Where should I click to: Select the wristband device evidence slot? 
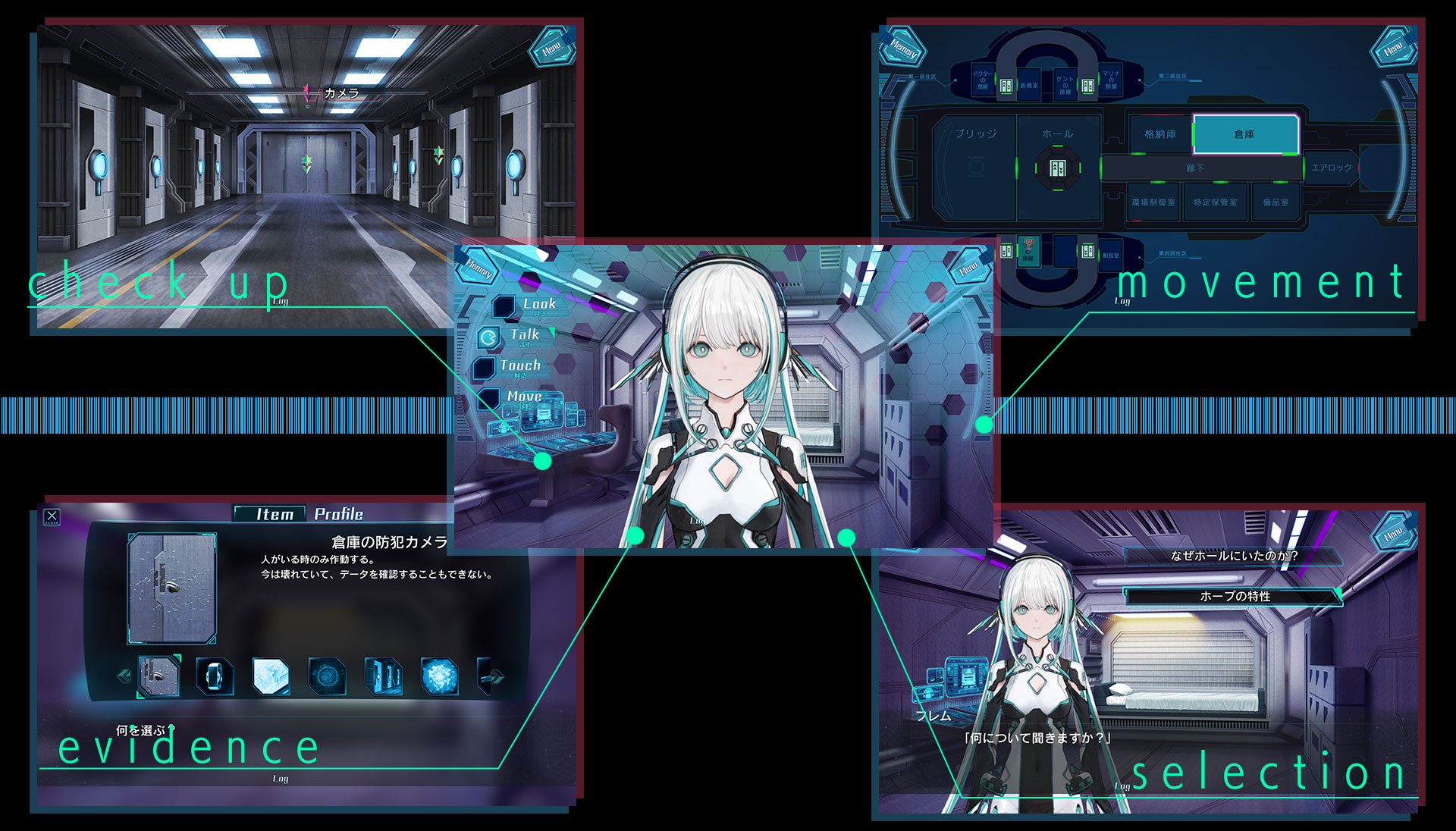(x=215, y=676)
